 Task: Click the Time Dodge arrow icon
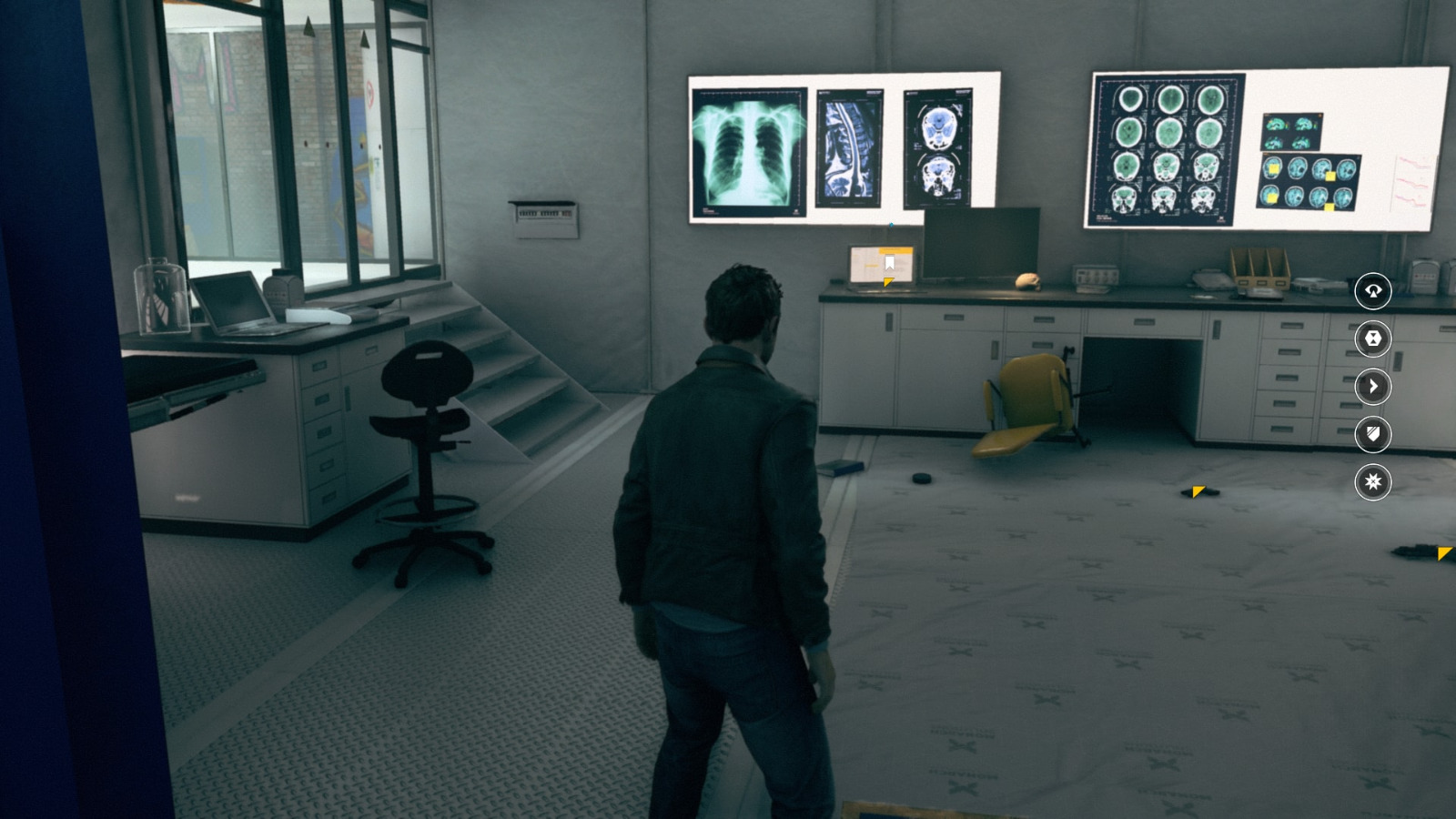coord(1372,388)
